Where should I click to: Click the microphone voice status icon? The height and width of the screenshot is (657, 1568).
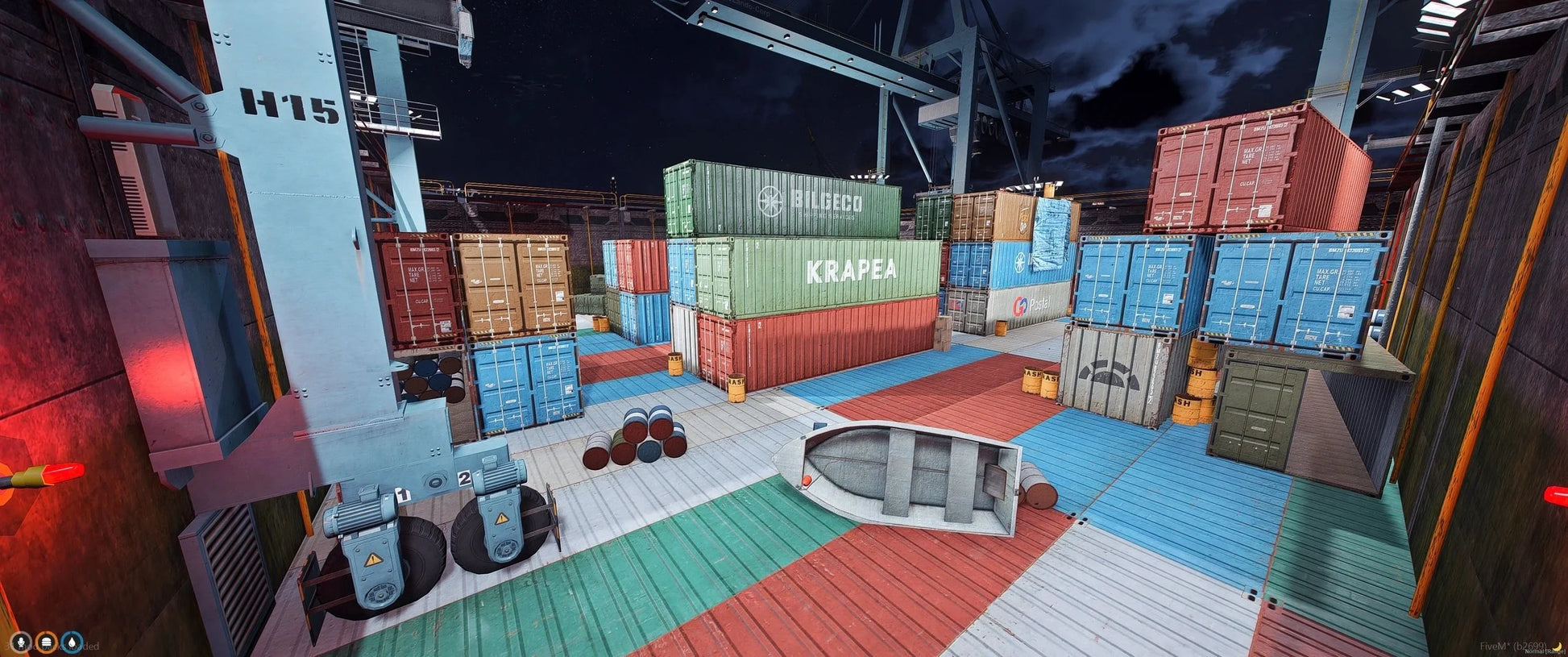pyautogui.click(x=20, y=642)
